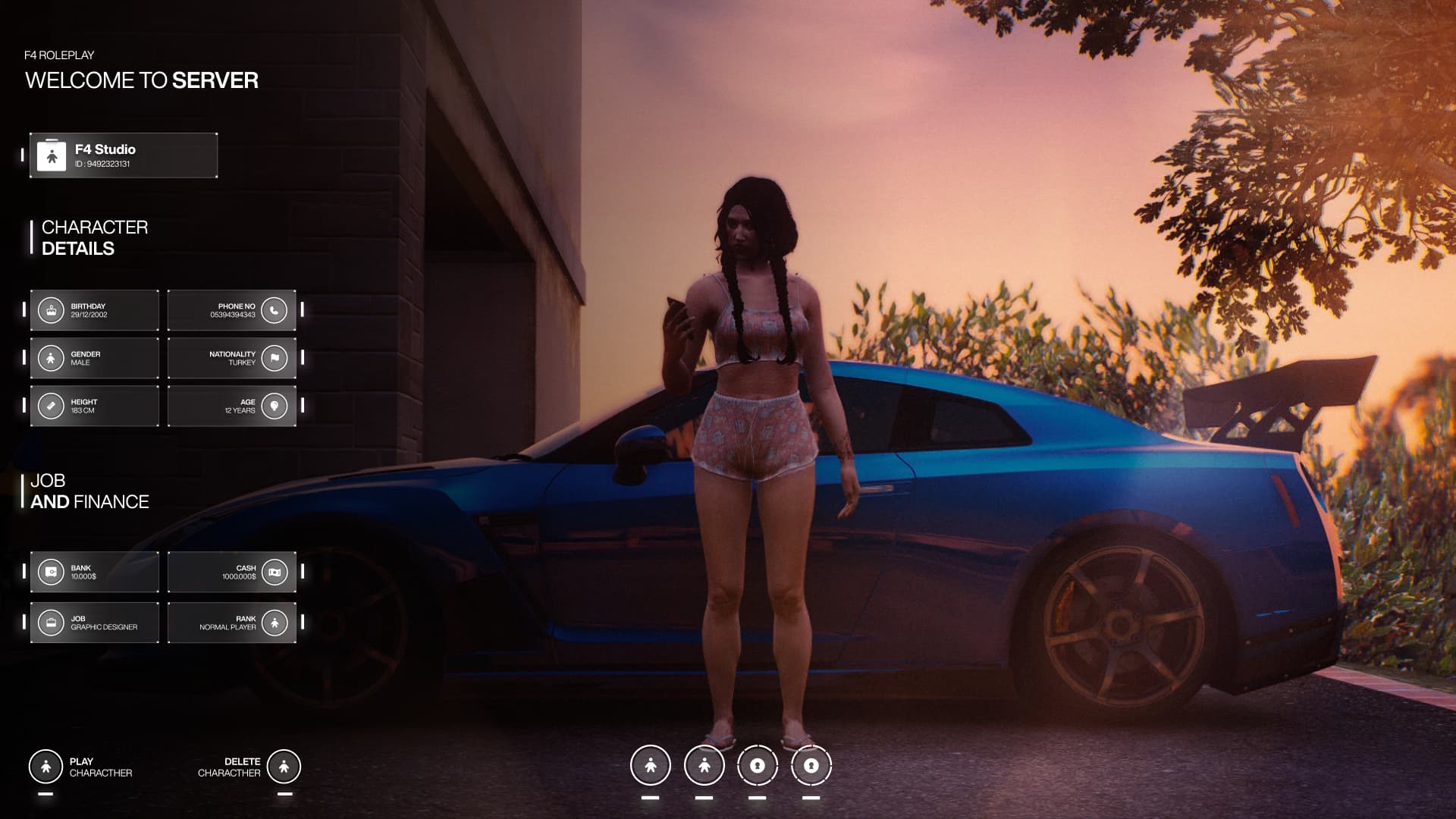The width and height of the screenshot is (1456, 819).
Task: Click the fourth locked character slot
Action: [810, 766]
